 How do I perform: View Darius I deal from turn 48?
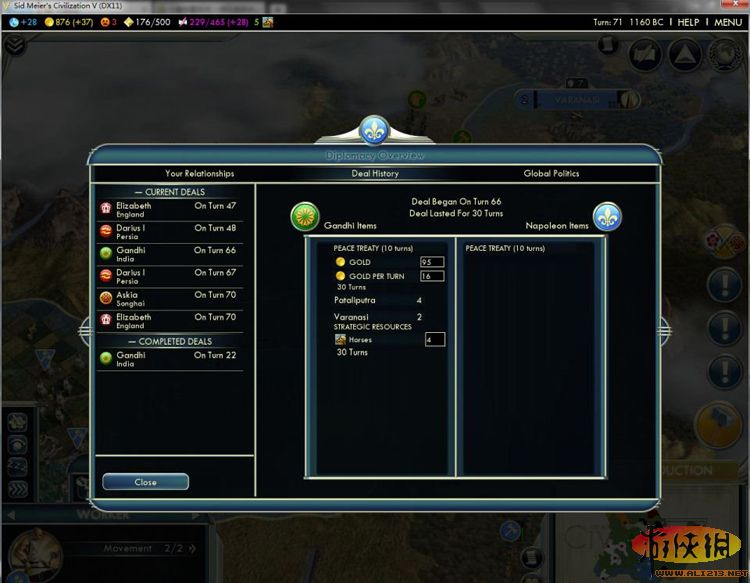coord(170,232)
